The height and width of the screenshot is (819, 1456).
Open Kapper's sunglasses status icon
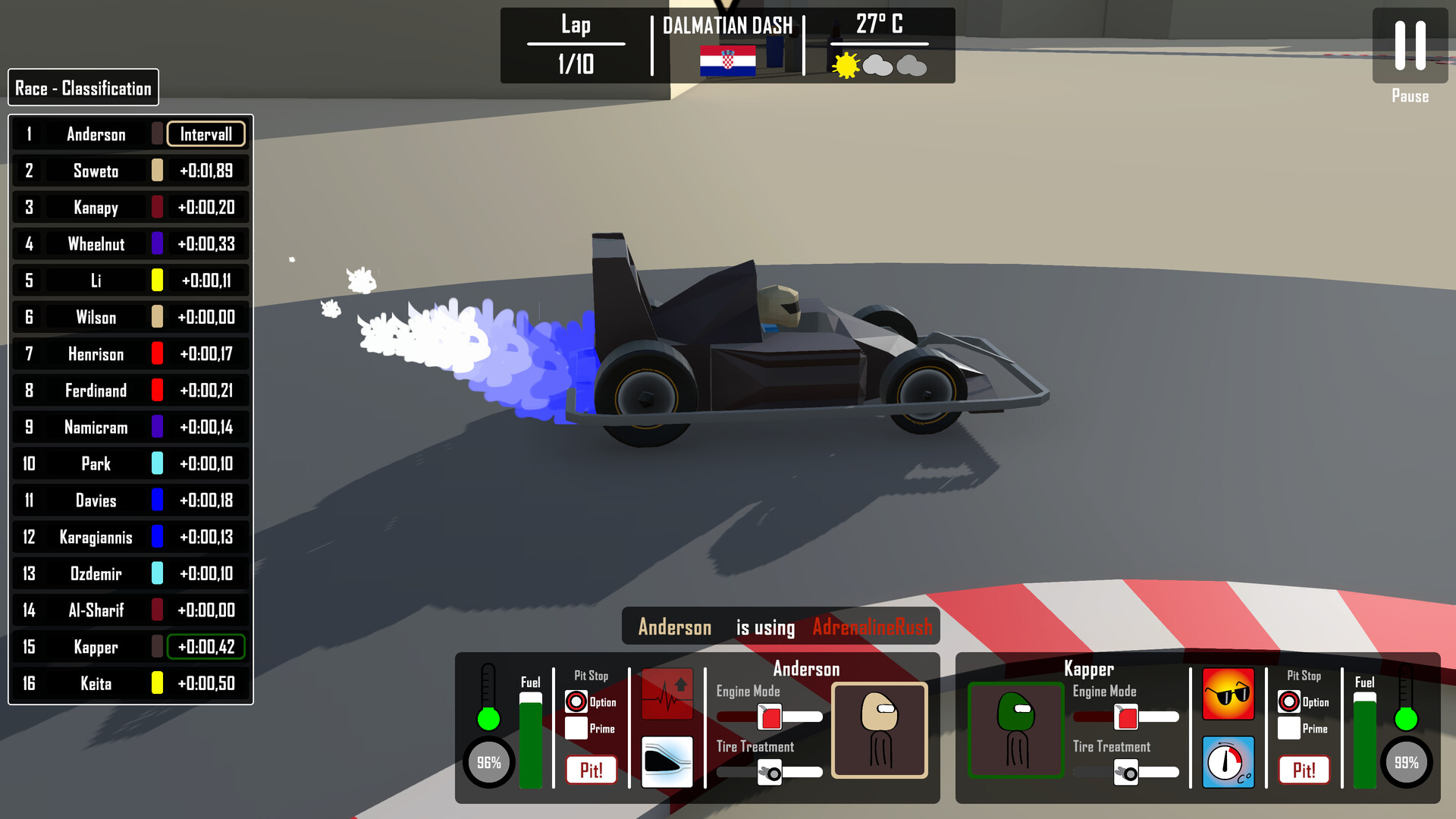pos(1228,692)
